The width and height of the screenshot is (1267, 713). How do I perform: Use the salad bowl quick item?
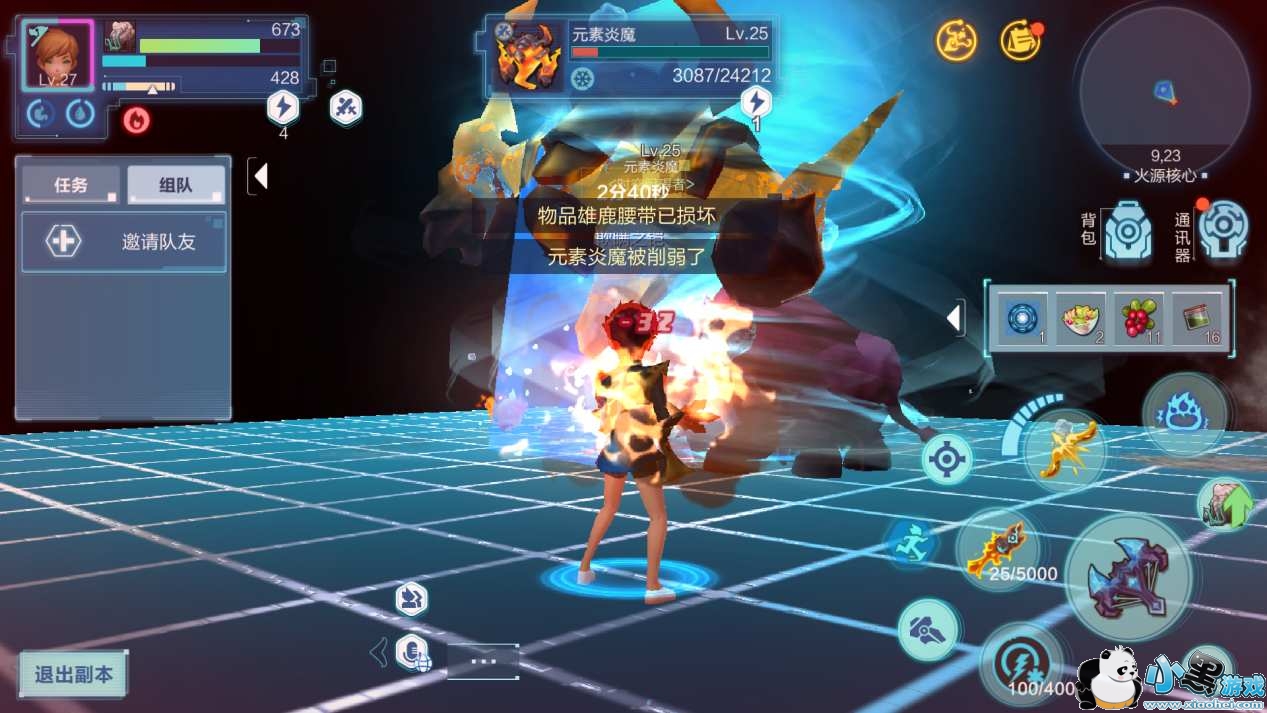point(1082,319)
